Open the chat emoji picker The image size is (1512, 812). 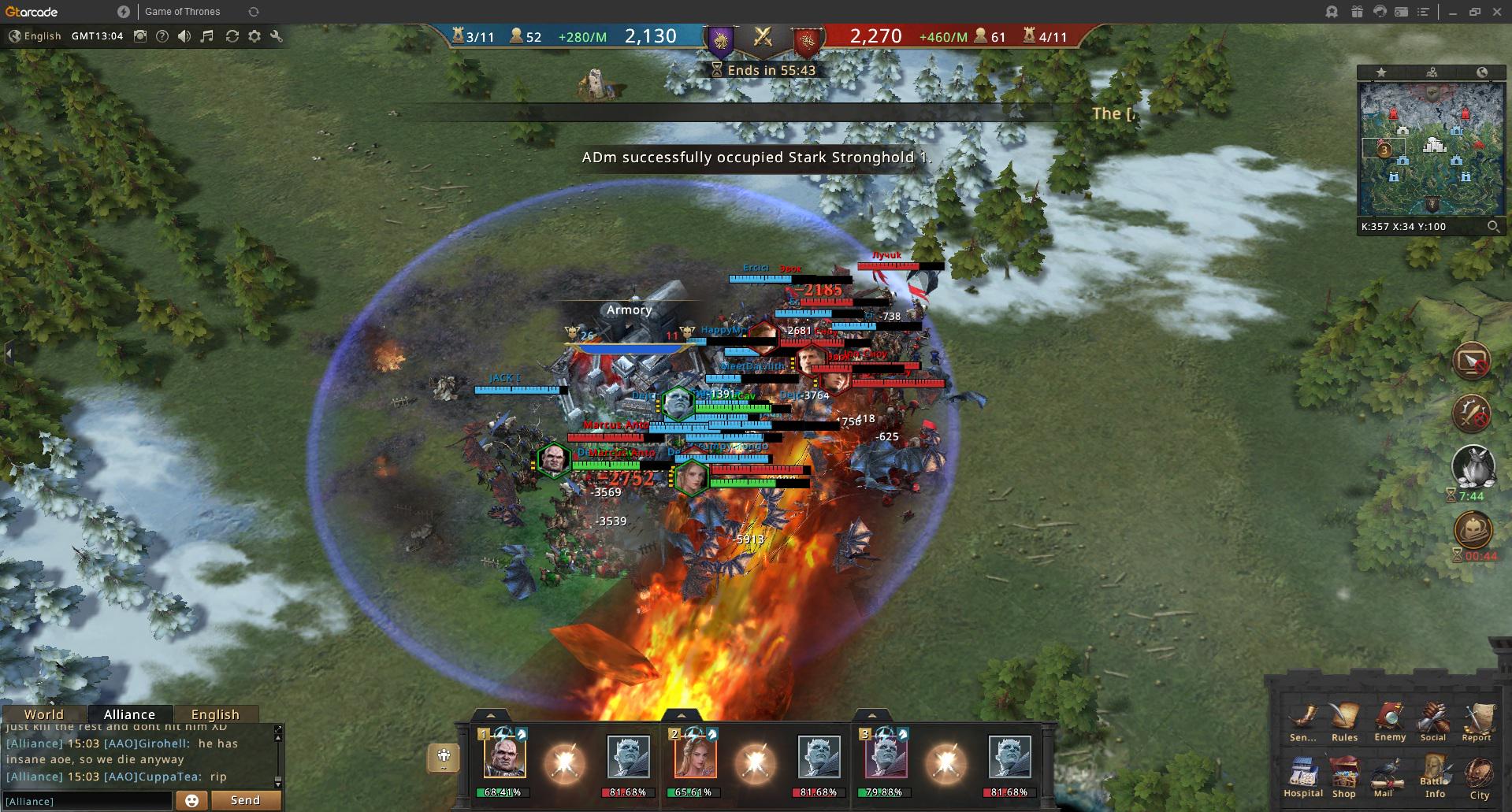point(191,801)
